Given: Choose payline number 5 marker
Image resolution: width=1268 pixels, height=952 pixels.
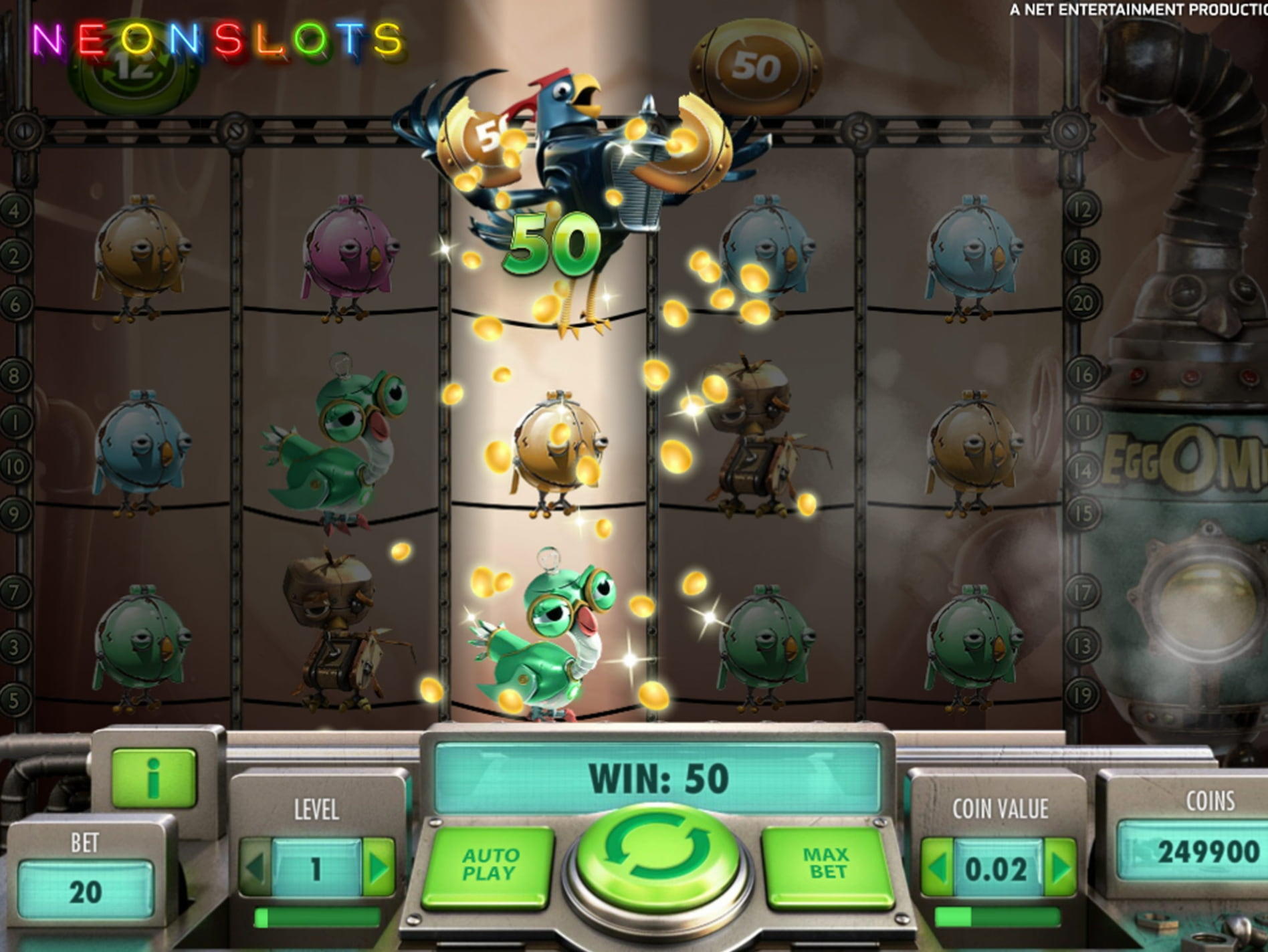Looking at the screenshot, I should pos(15,700).
